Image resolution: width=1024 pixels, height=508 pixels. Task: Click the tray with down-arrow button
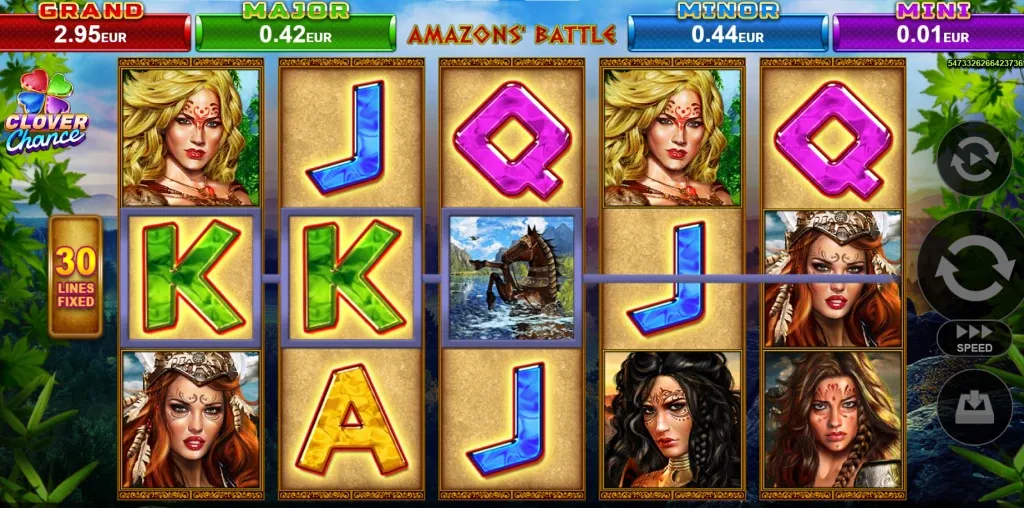pos(973,408)
